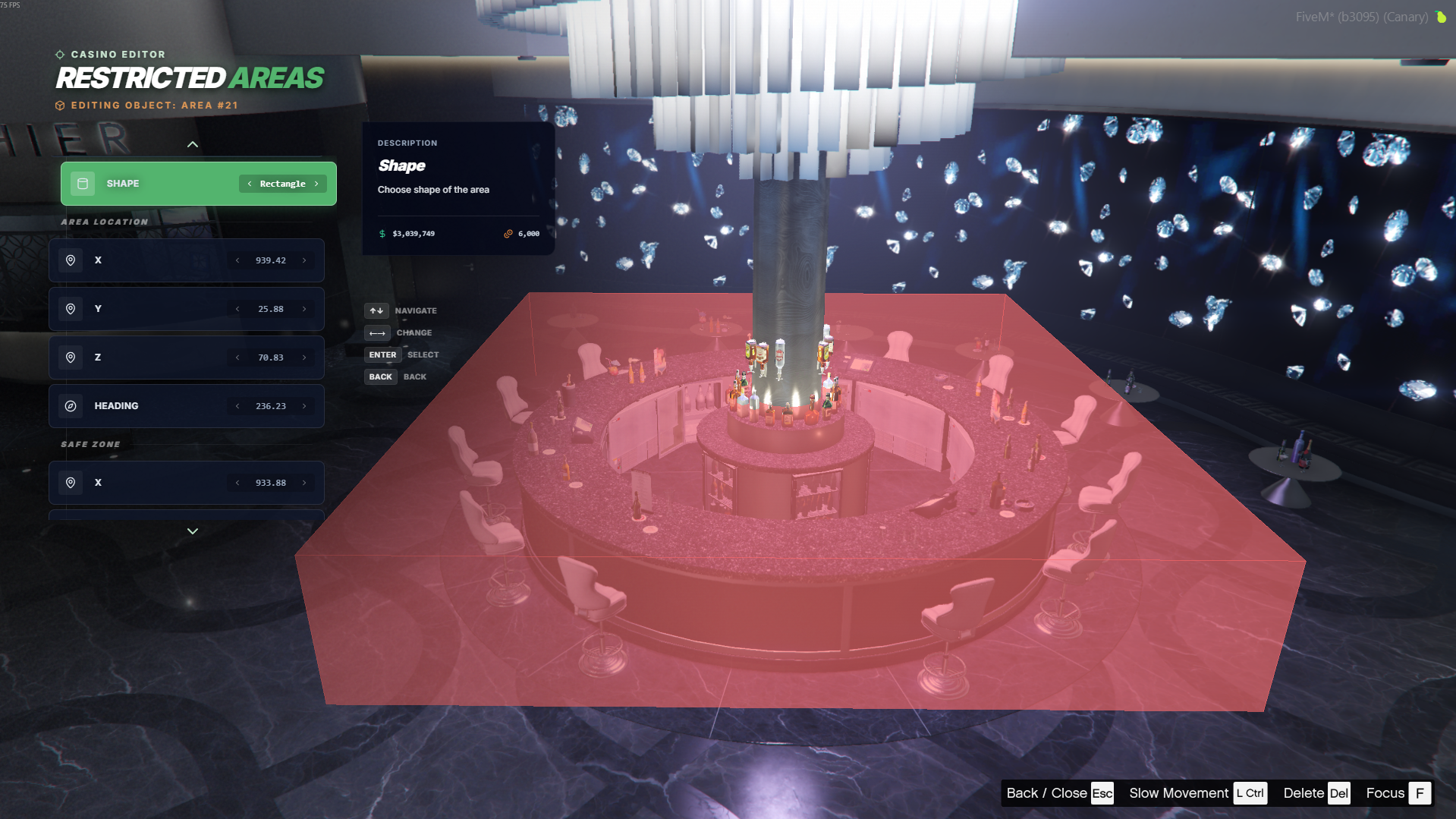
Task: Click the down chevron below the menu list
Action: click(x=193, y=531)
